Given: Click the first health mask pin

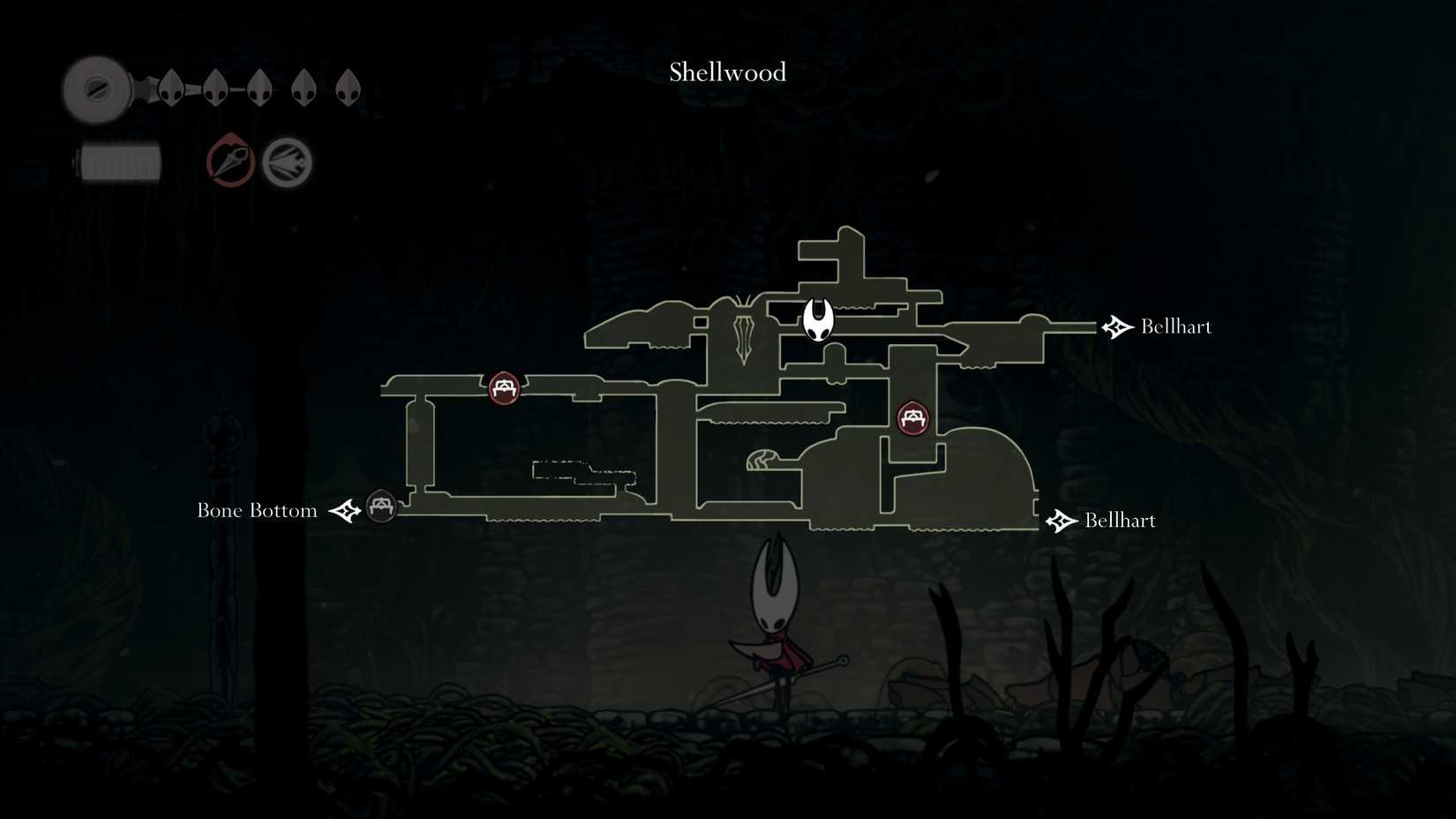Looking at the screenshot, I should [x=170, y=88].
